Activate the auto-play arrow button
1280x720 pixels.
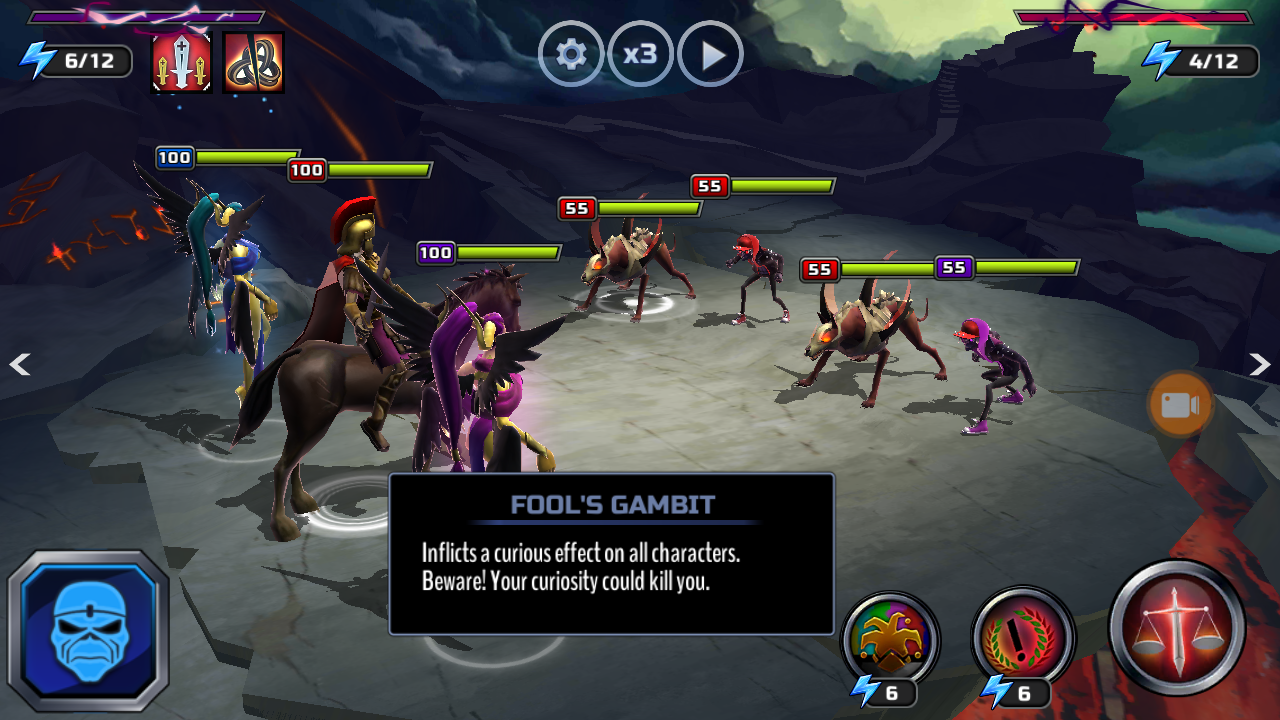pos(710,54)
